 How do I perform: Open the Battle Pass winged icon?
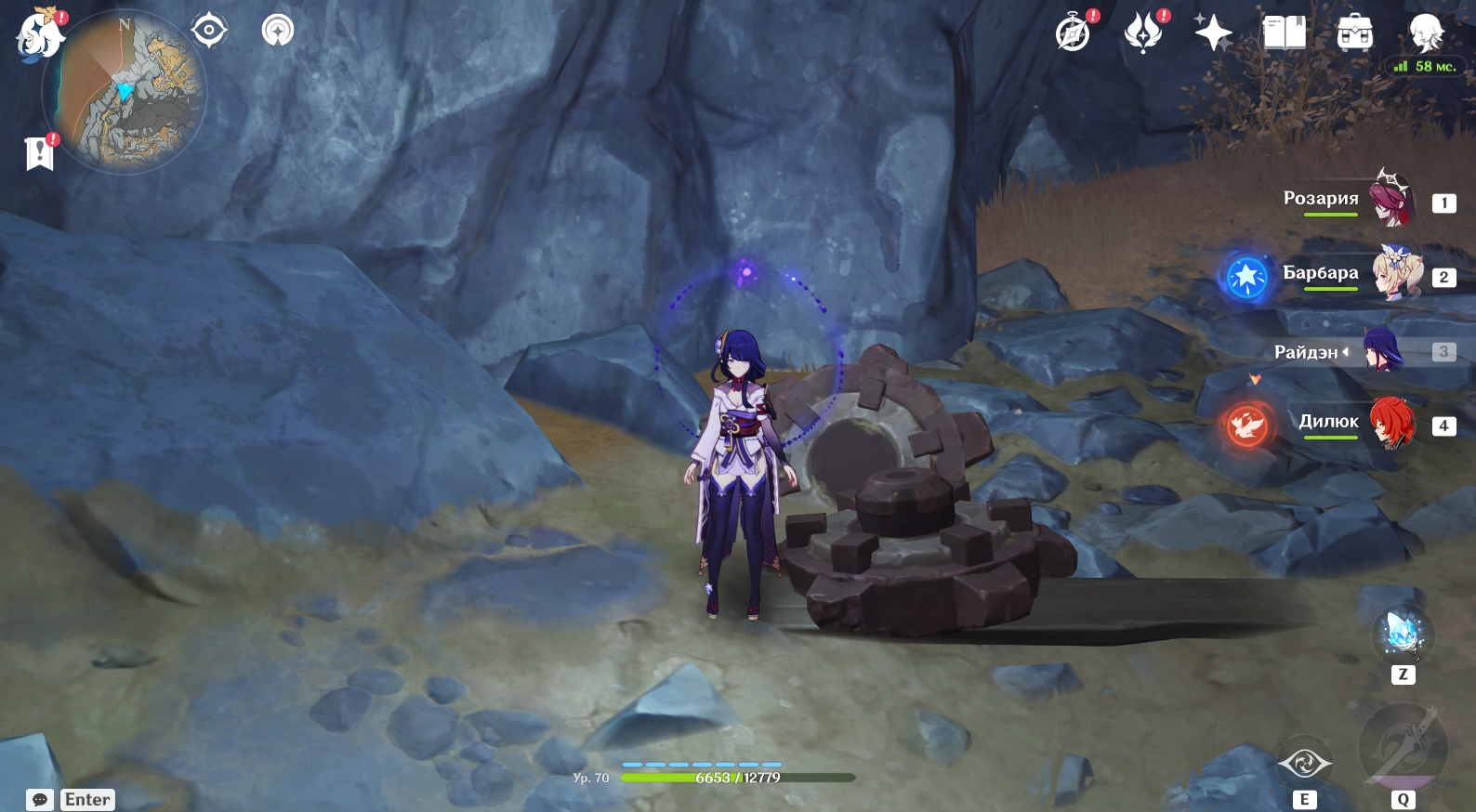[x=1143, y=33]
